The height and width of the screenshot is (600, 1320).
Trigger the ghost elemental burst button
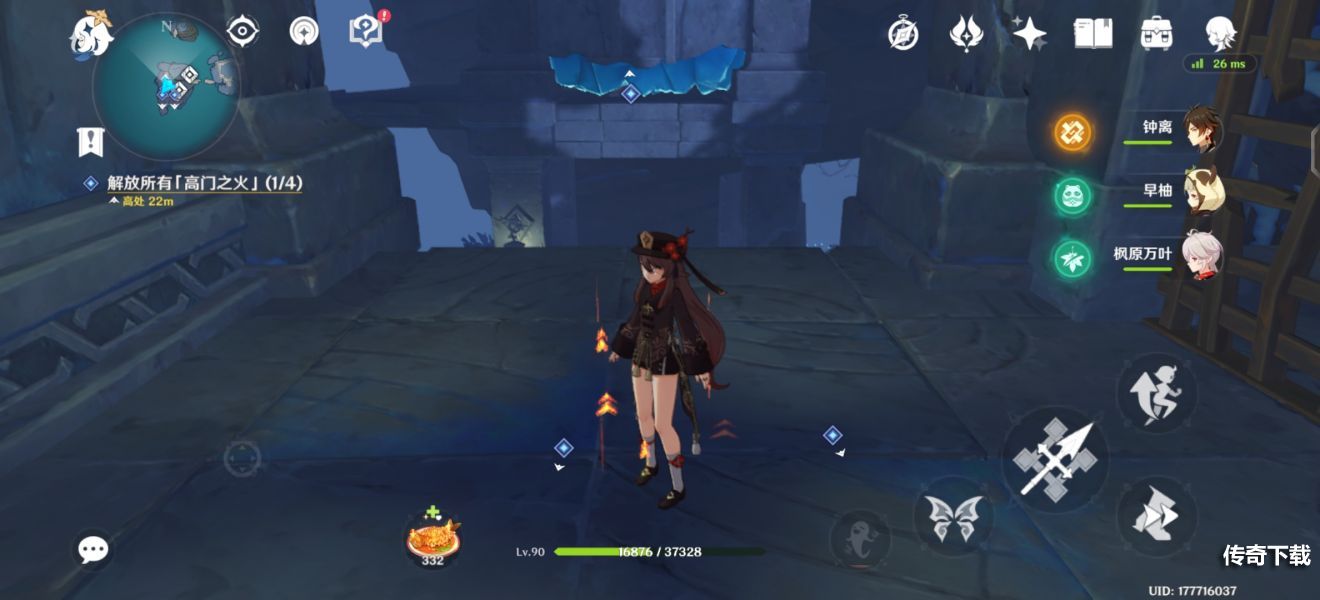[x=860, y=539]
